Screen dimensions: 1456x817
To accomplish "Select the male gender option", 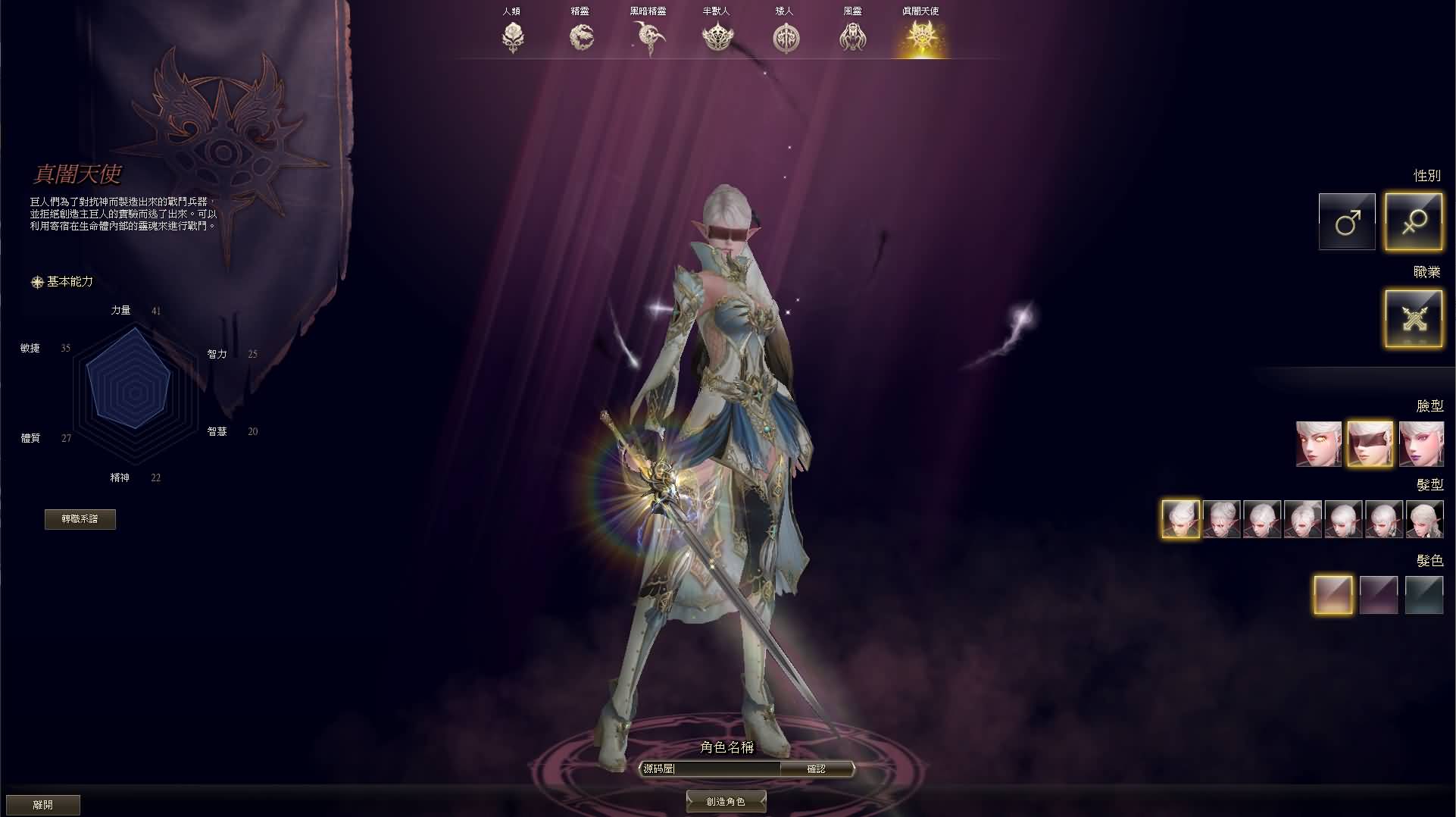I will pyautogui.click(x=1347, y=221).
